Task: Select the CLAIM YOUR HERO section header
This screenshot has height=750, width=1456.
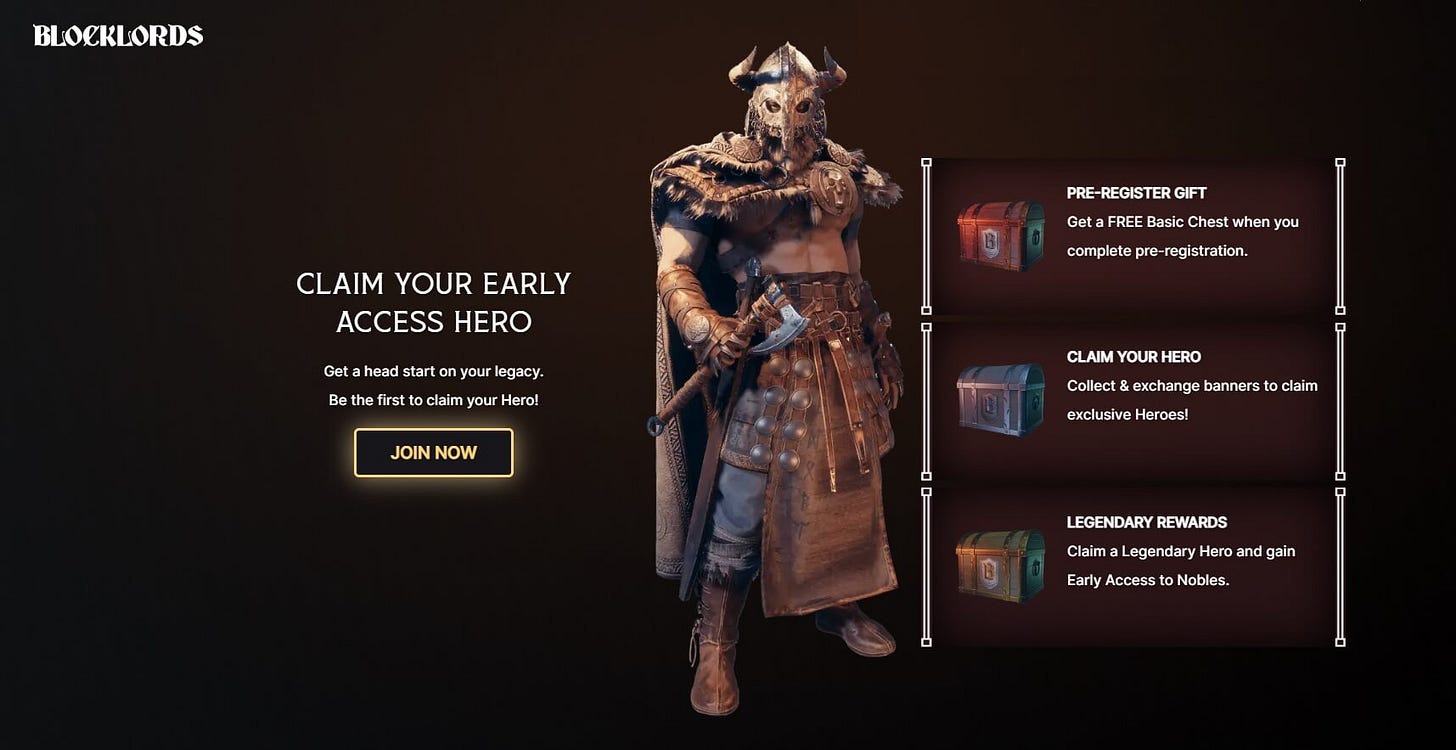Action: pos(1135,357)
